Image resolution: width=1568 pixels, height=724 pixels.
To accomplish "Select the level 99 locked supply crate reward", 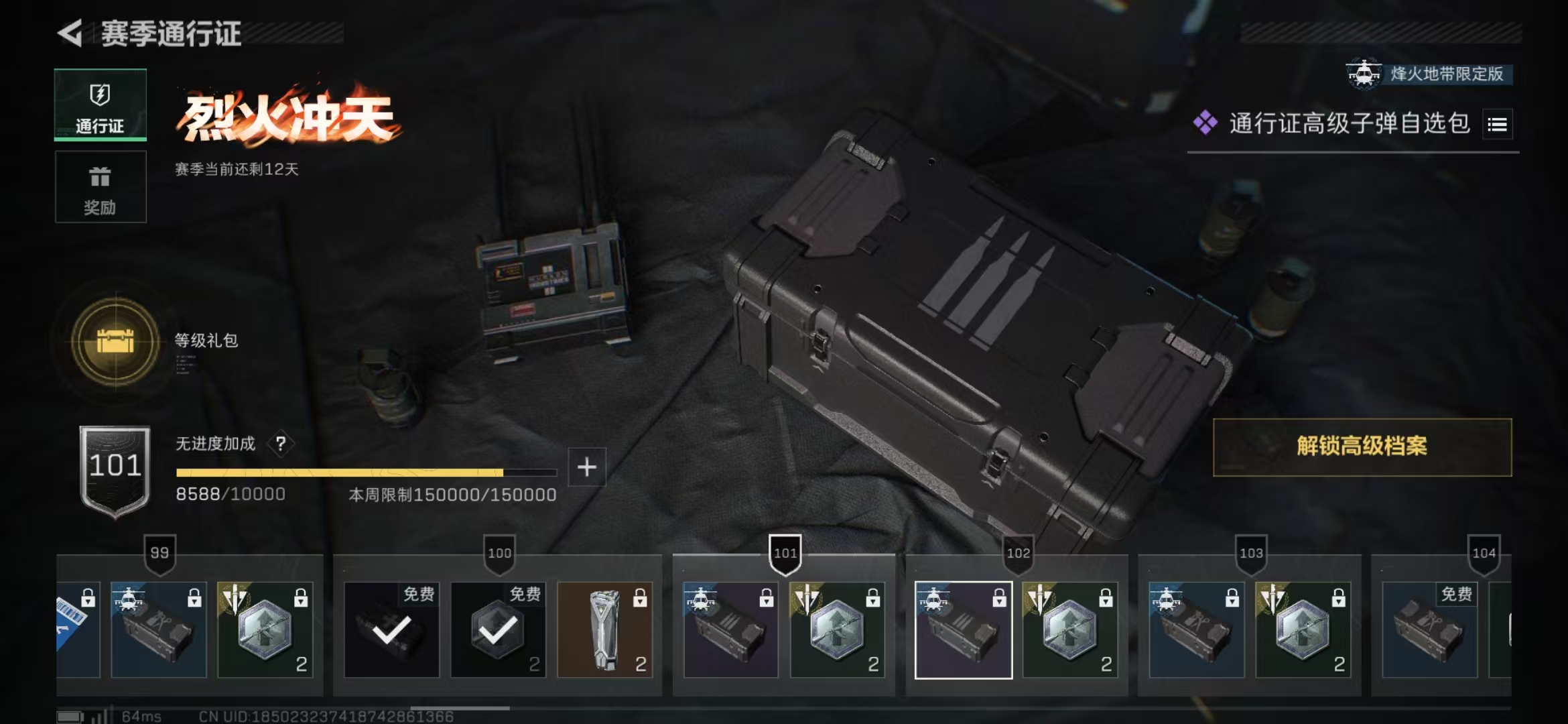I will click(x=158, y=630).
